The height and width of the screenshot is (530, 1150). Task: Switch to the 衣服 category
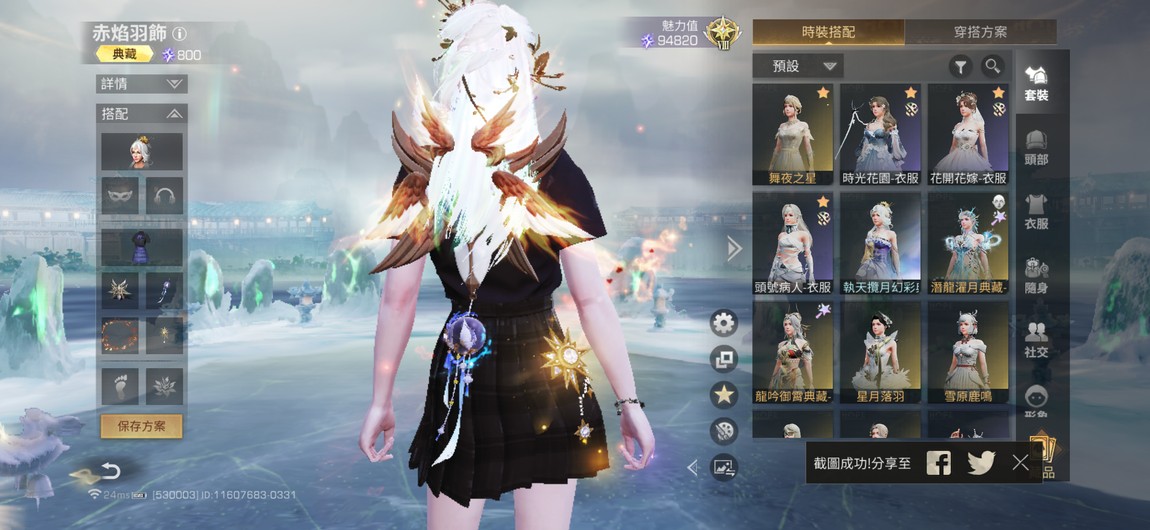pyautogui.click(x=1036, y=211)
